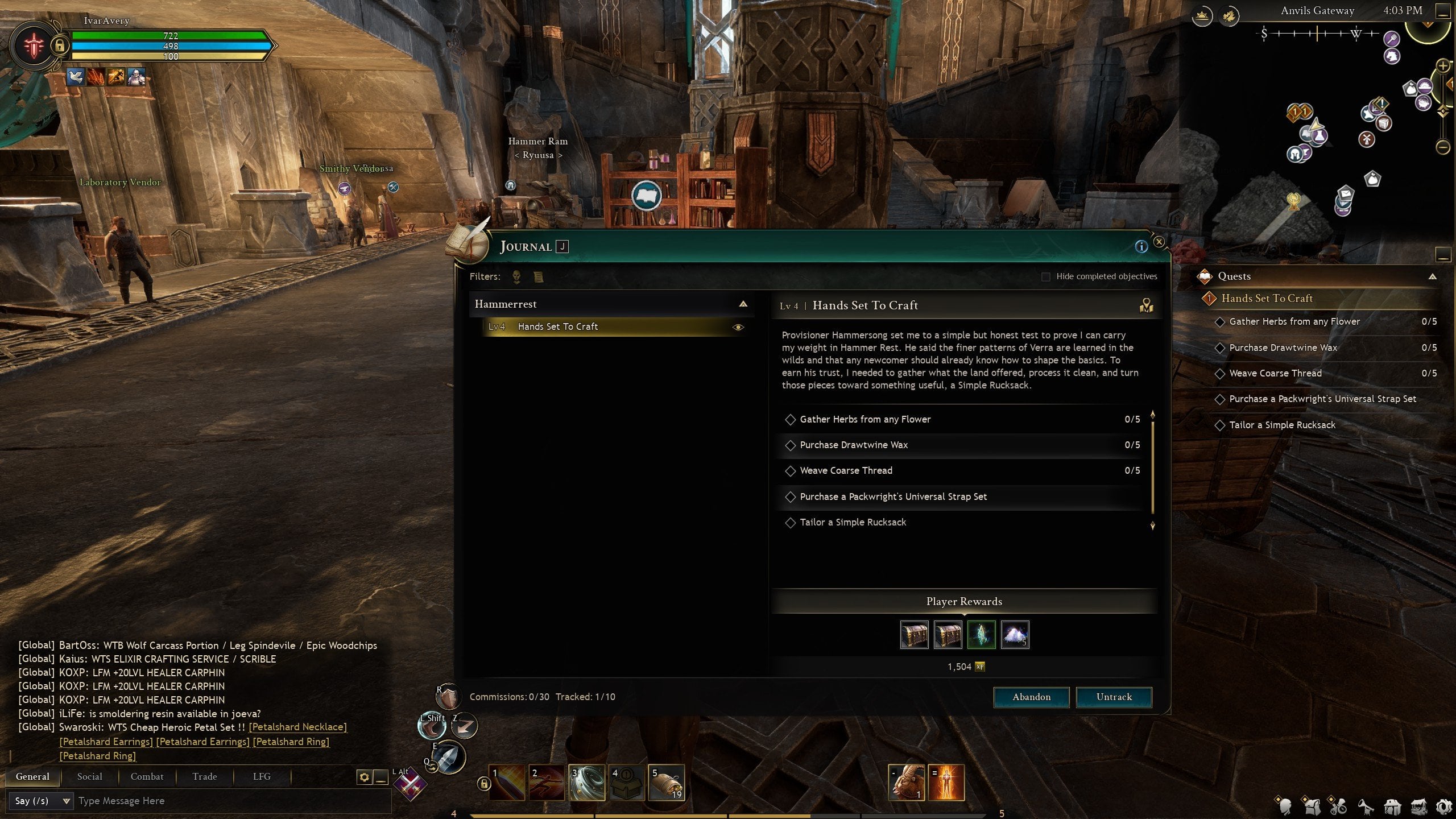Switch to the Combat chat tab

coord(147,776)
